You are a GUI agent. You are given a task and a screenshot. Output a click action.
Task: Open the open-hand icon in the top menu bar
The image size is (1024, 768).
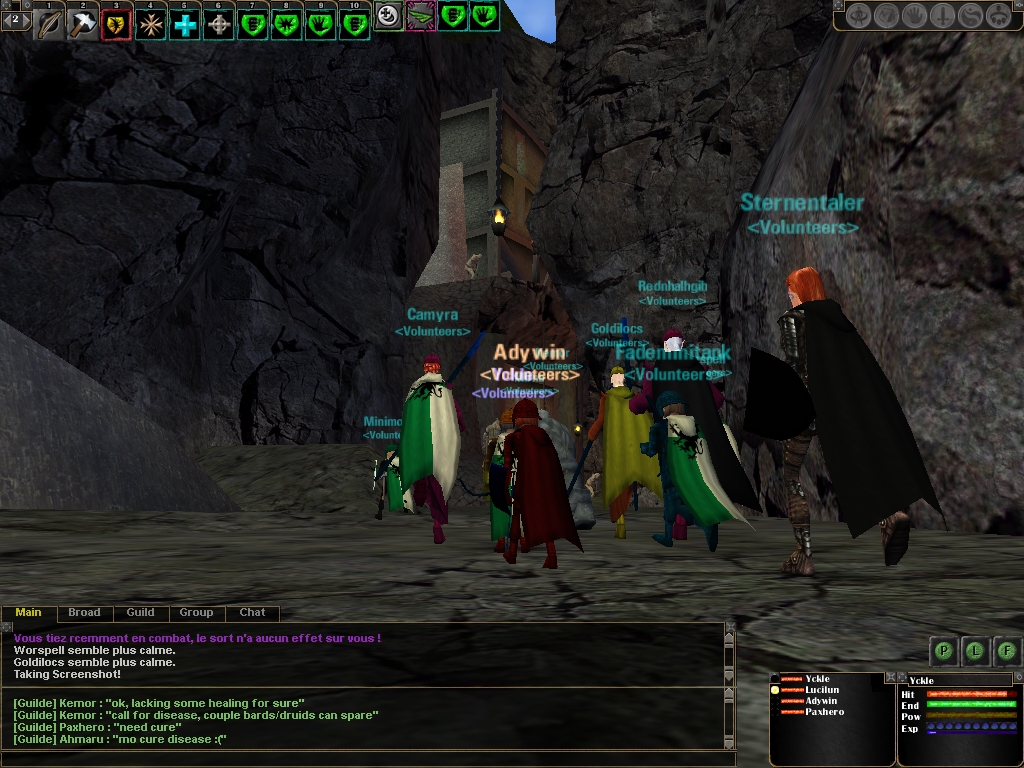pos(915,16)
